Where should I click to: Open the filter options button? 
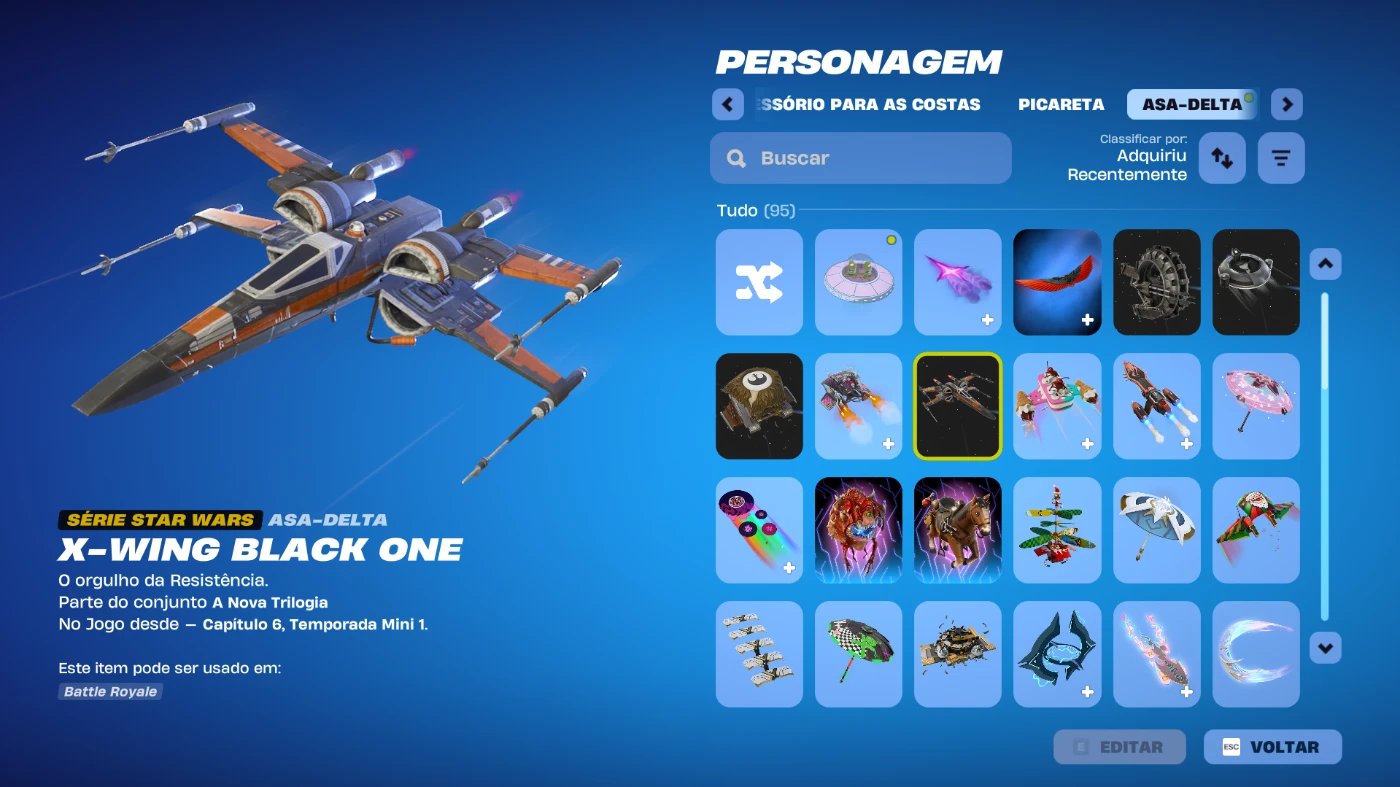1281,158
